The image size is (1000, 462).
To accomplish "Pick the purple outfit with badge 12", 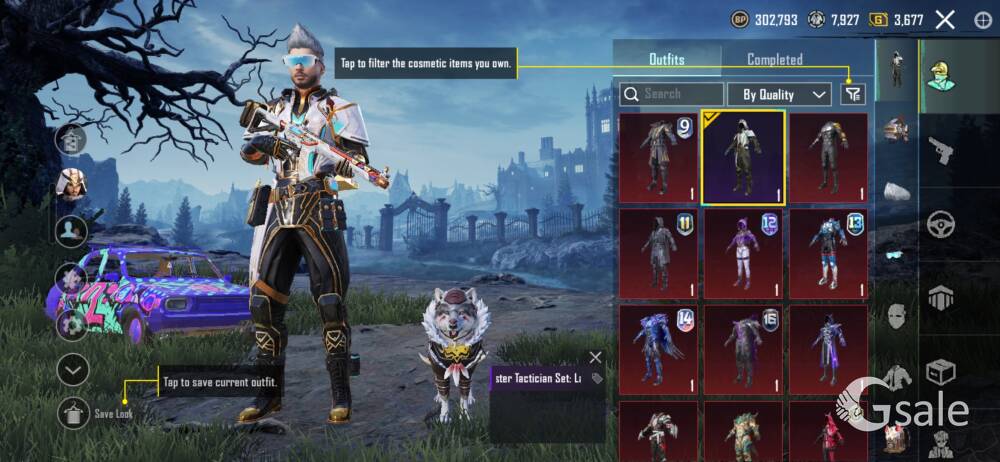I will click(742, 254).
